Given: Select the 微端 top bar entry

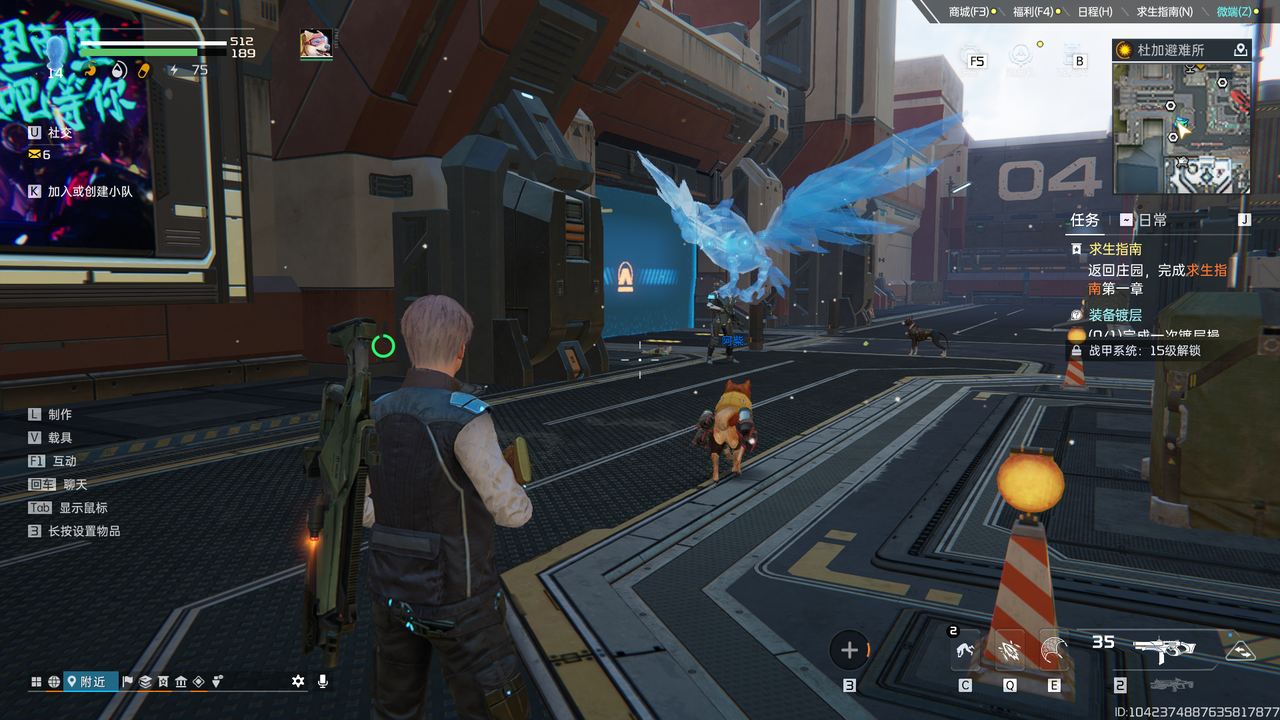Looking at the screenshot, I should pyautogui.click(x=1233, y=12).
